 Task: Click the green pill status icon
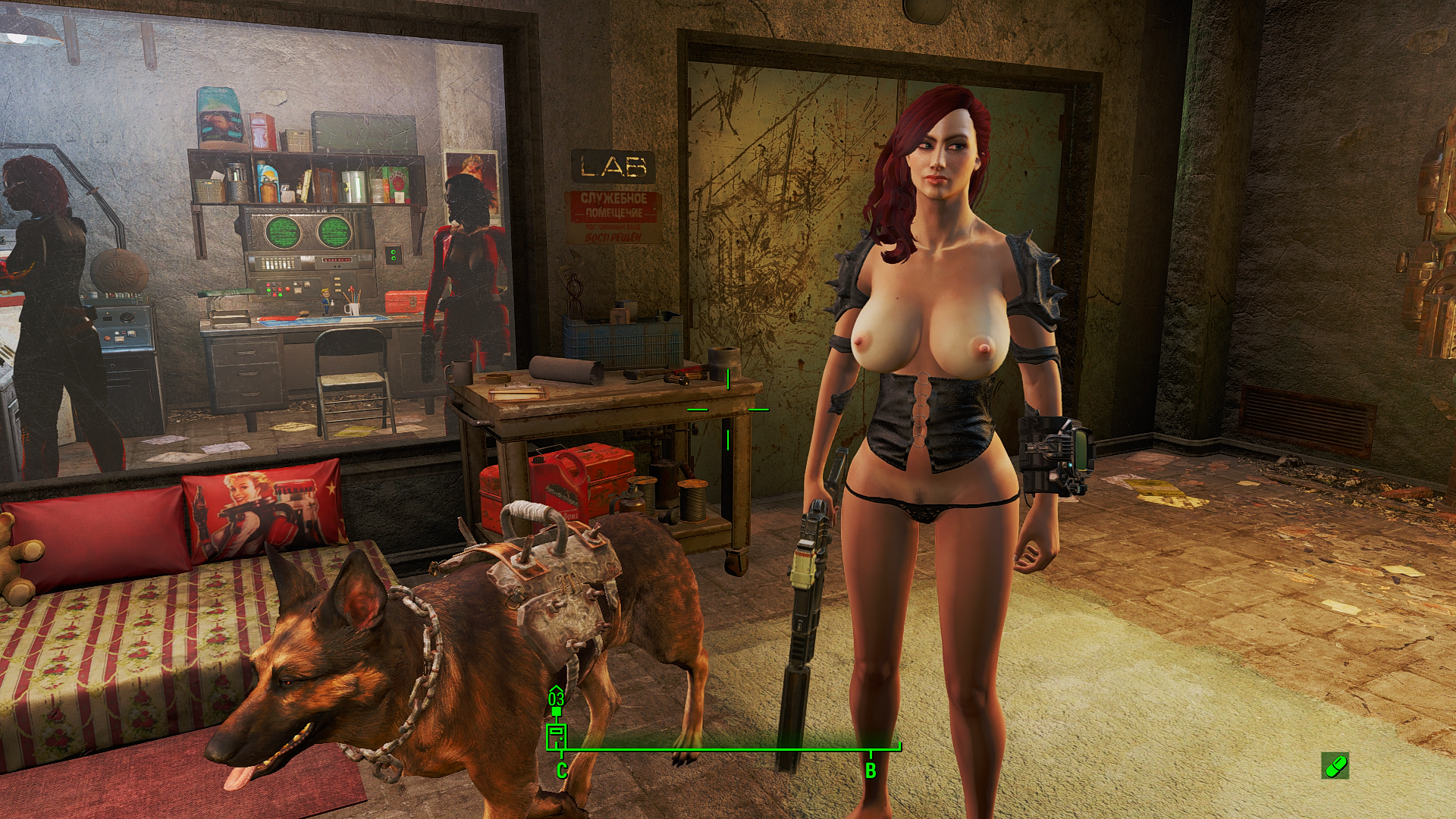[x=1335, y=766]
